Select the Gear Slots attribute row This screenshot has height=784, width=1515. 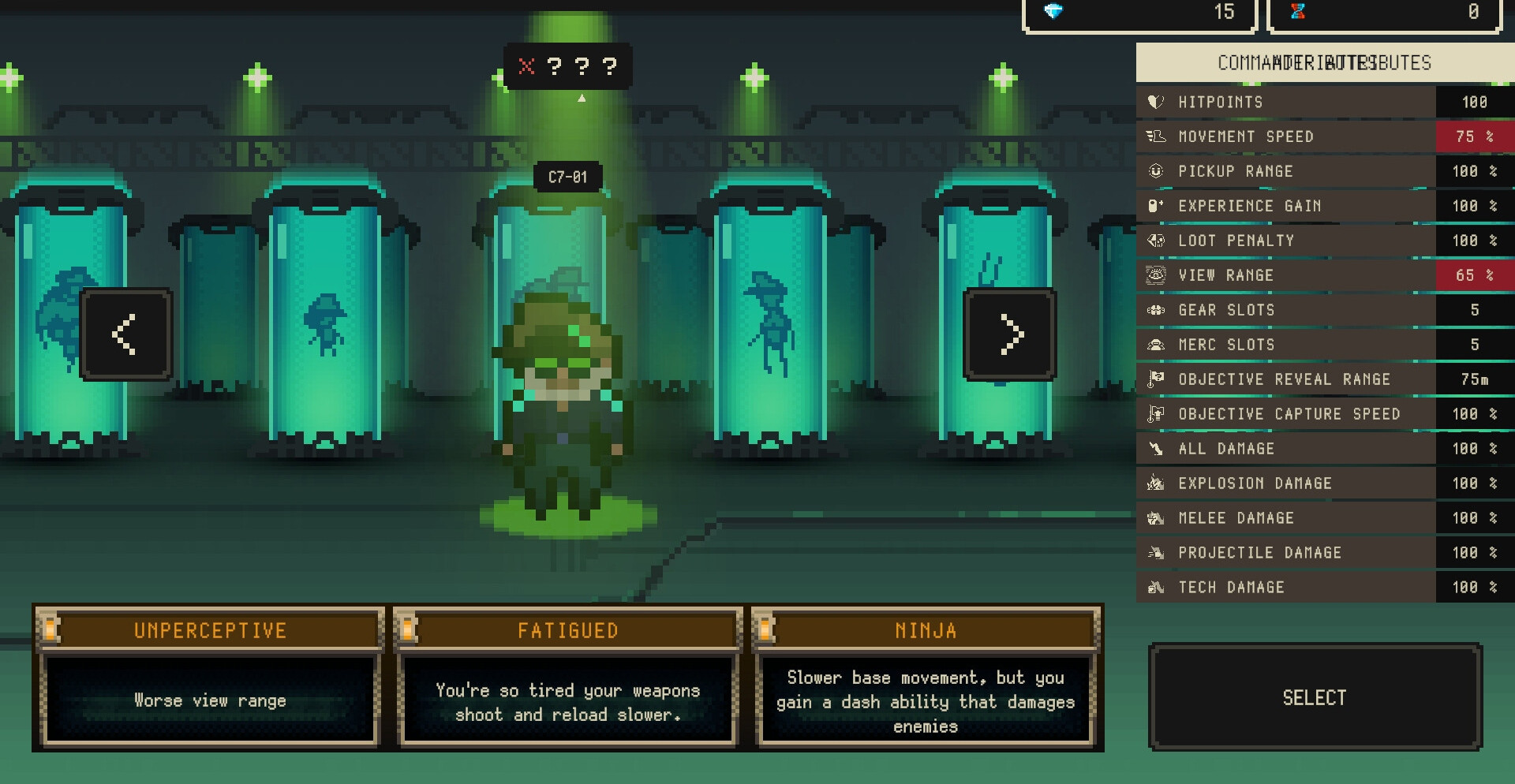(1324, 310)
